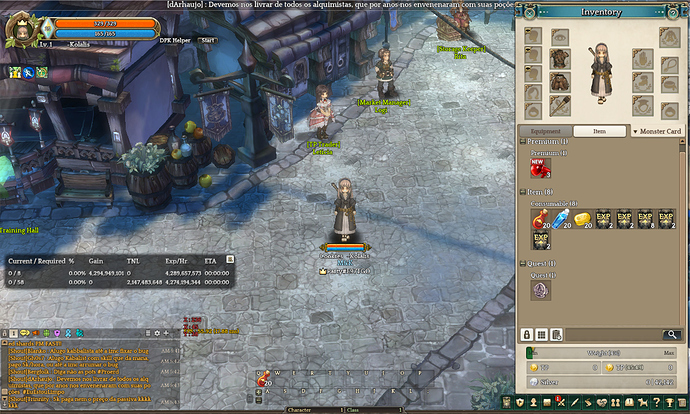Click the Start button near DPK Helper
This screenshot has width=690, height=414.
click(208, 40)
